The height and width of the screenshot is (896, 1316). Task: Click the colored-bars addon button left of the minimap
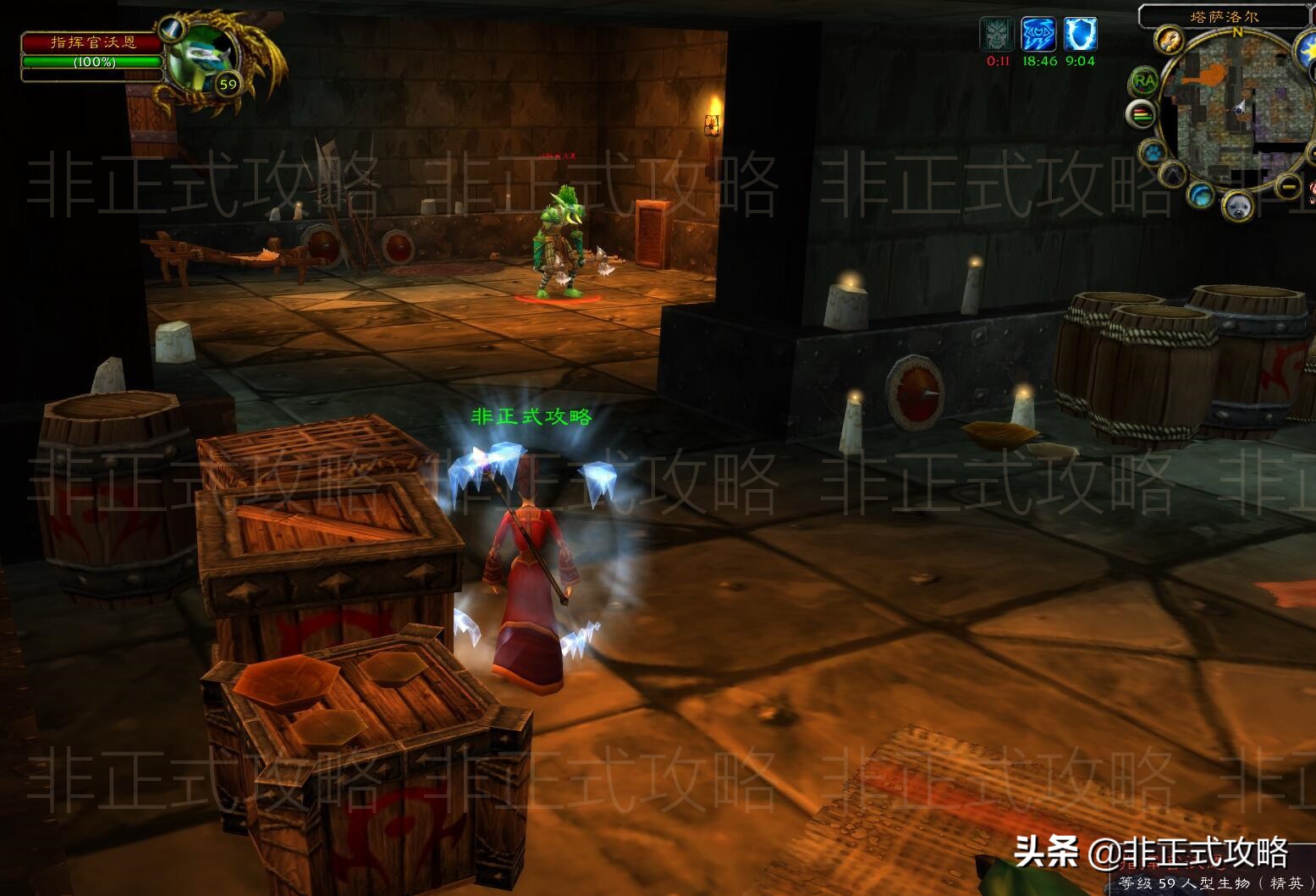(1141, 113)
